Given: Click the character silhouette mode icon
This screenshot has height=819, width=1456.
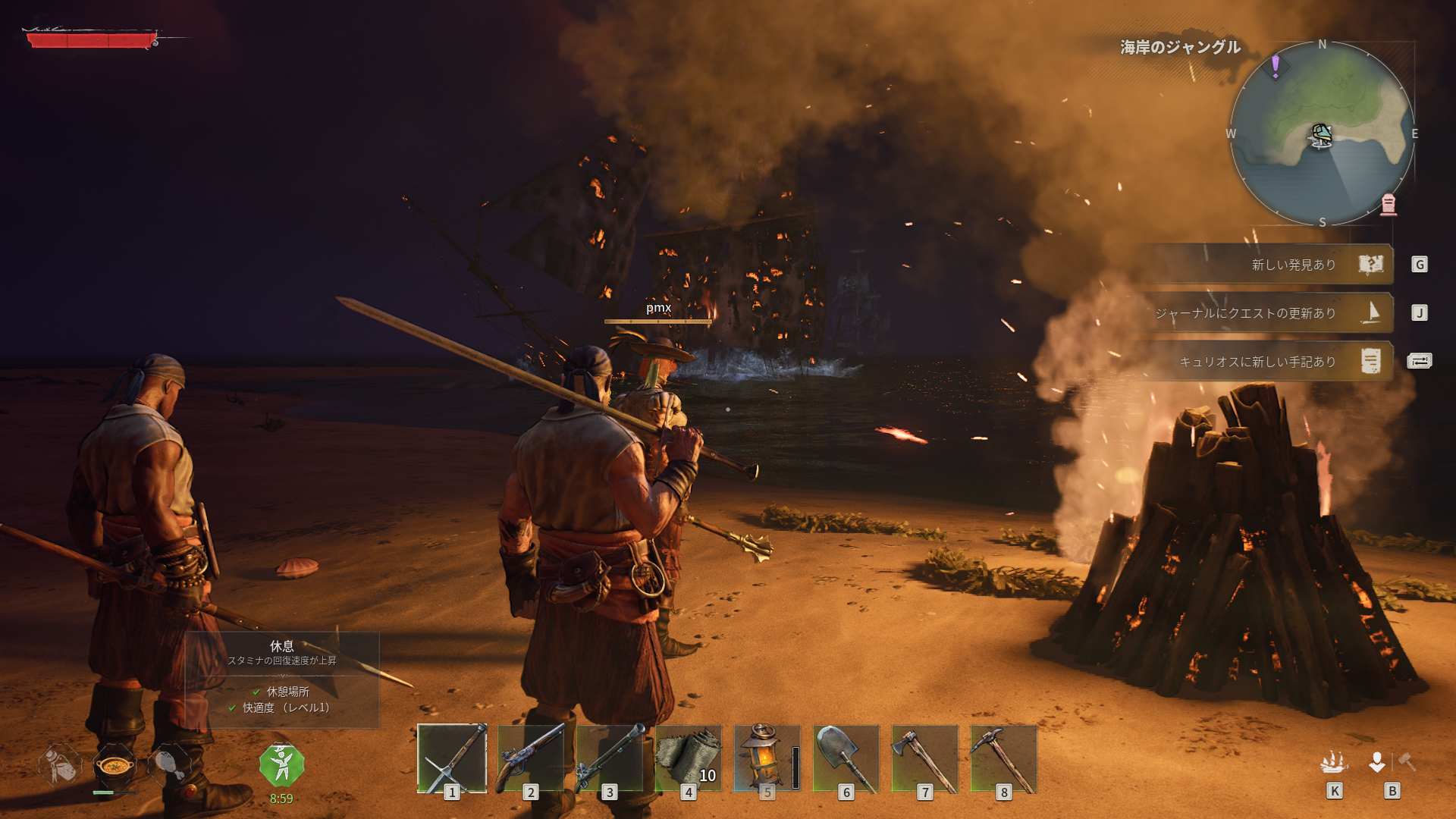Looking at the screenshot, I should pyautogui.click(x=1377, y=761).
